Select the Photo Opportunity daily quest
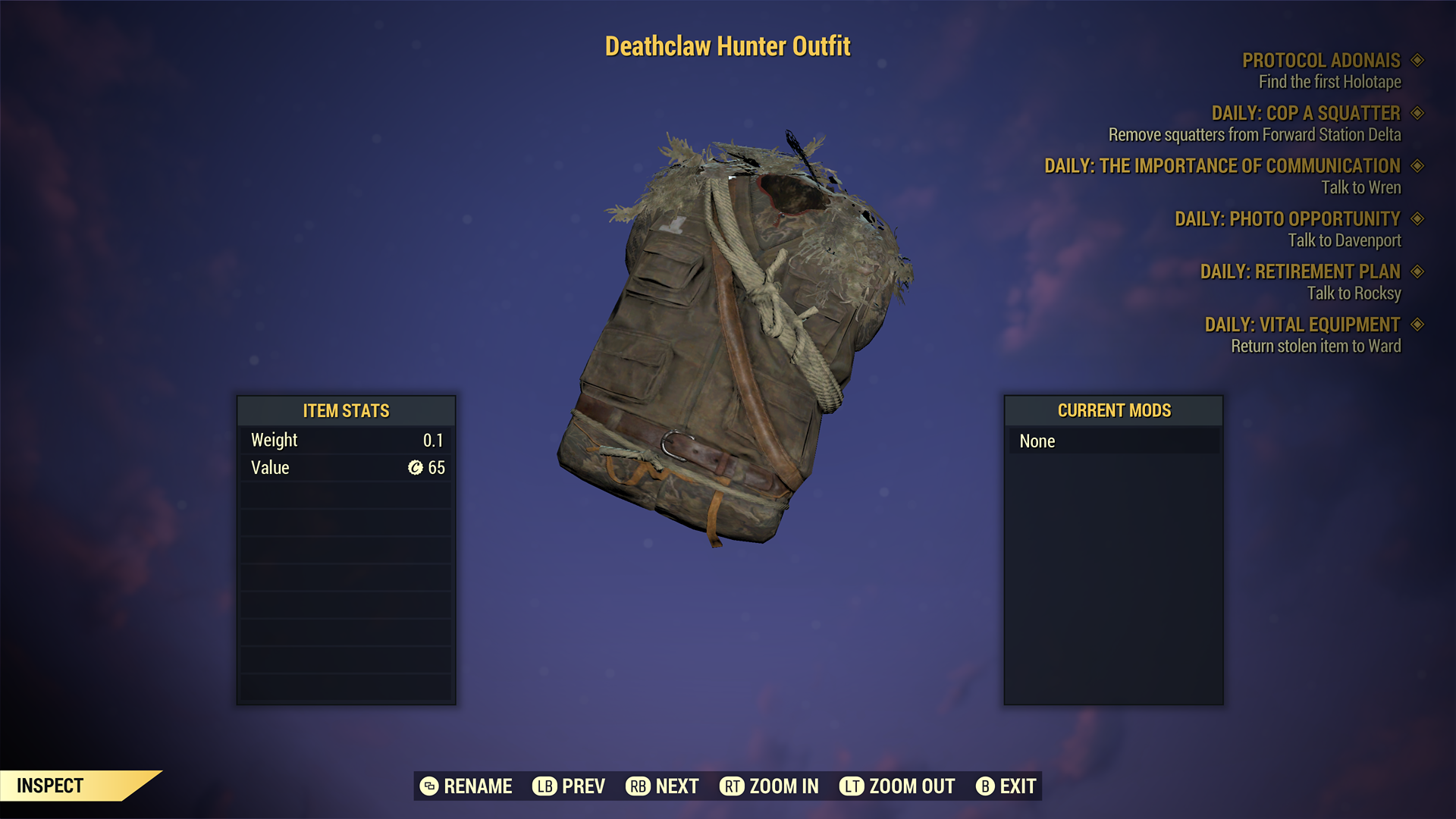 point(1287,219)
